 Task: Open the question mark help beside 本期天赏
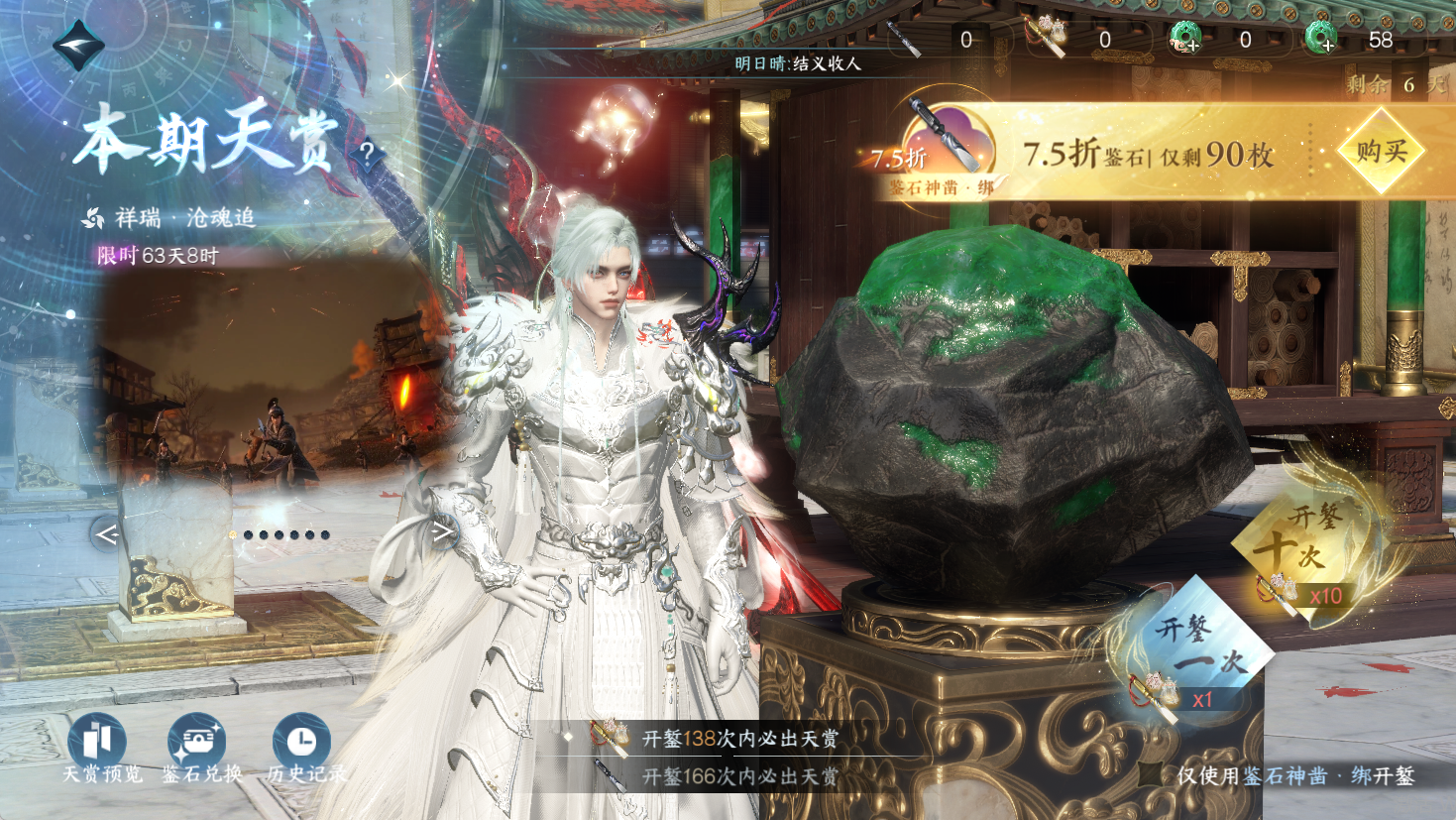coord(367,154)
